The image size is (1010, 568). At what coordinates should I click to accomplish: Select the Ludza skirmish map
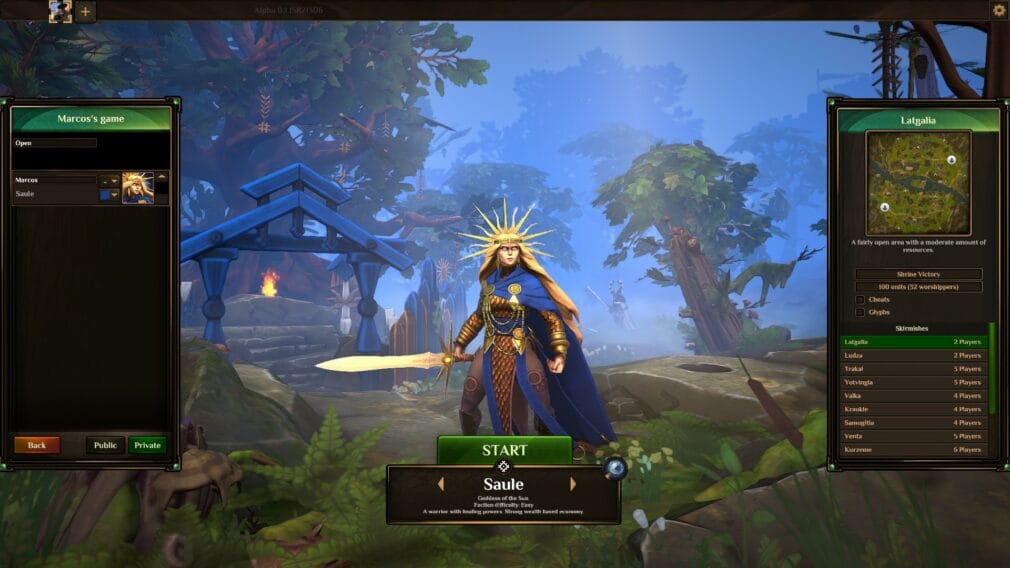click(x=913, y=355)
